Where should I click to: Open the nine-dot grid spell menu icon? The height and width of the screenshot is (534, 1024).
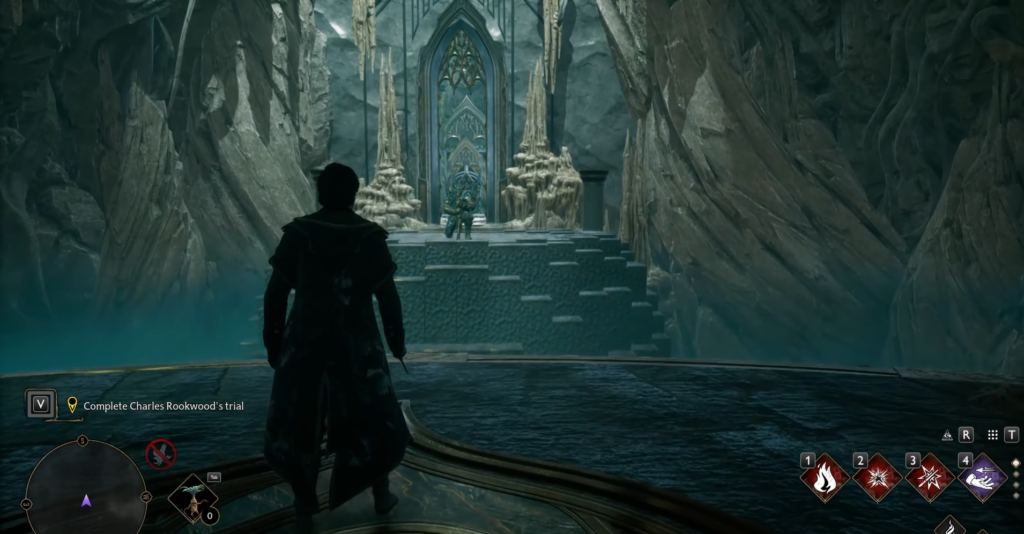pyautogui.click(x=992, y=435)
